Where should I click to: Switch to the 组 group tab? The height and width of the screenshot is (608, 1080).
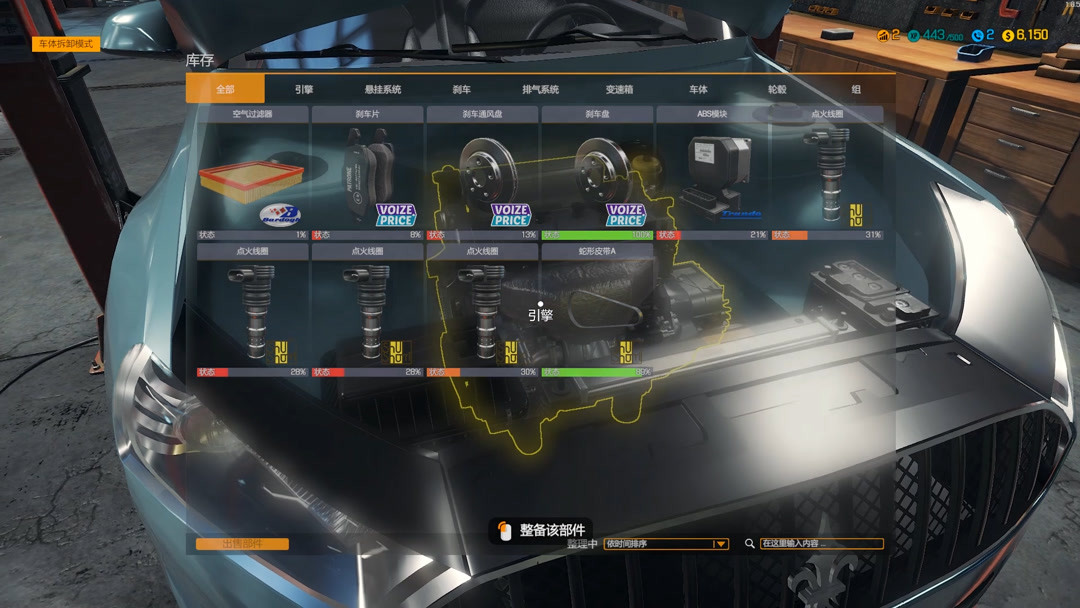coord(856,89)
